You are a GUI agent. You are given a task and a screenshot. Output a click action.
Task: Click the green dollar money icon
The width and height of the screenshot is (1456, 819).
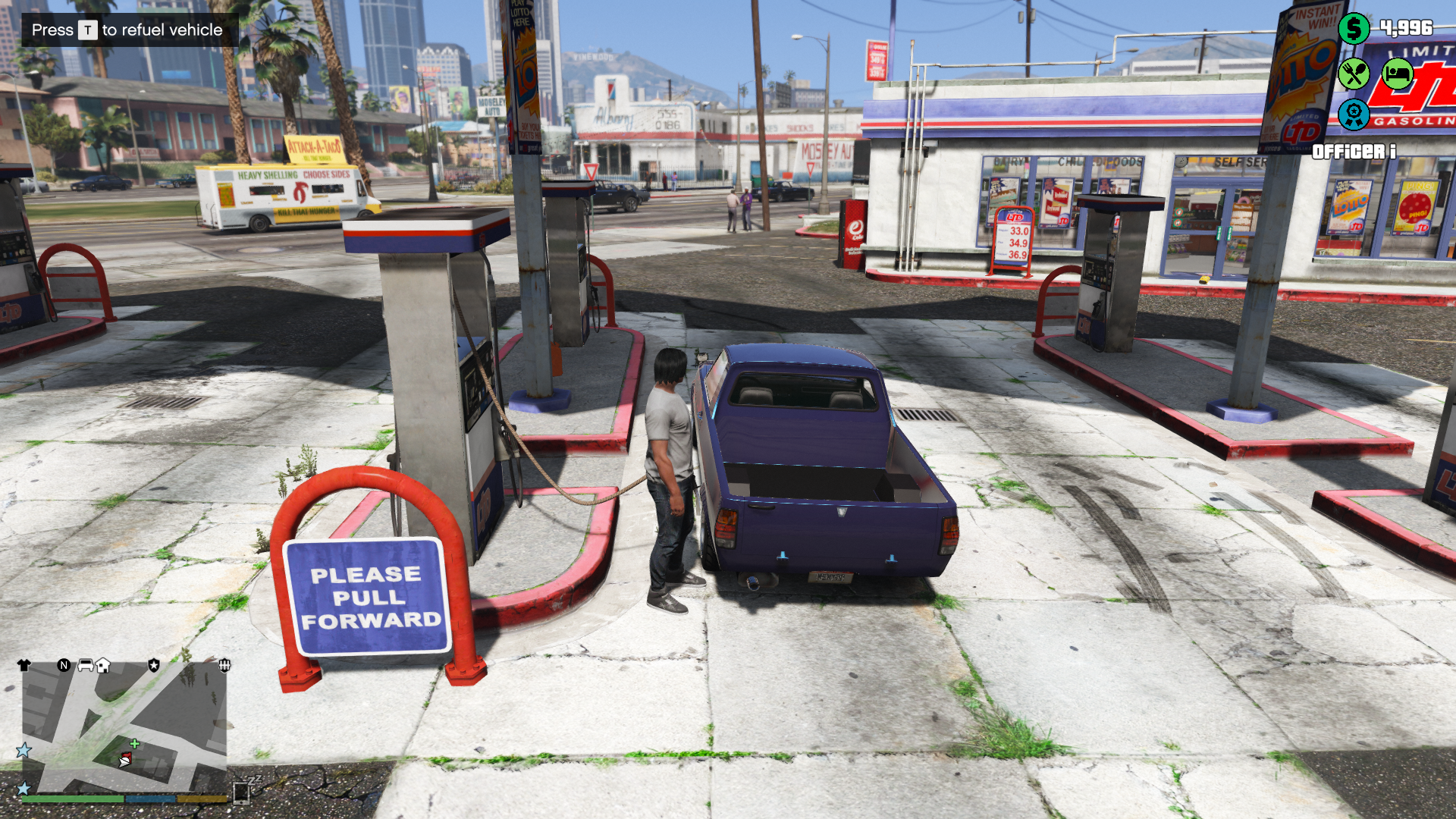(x=1354, y=29)
